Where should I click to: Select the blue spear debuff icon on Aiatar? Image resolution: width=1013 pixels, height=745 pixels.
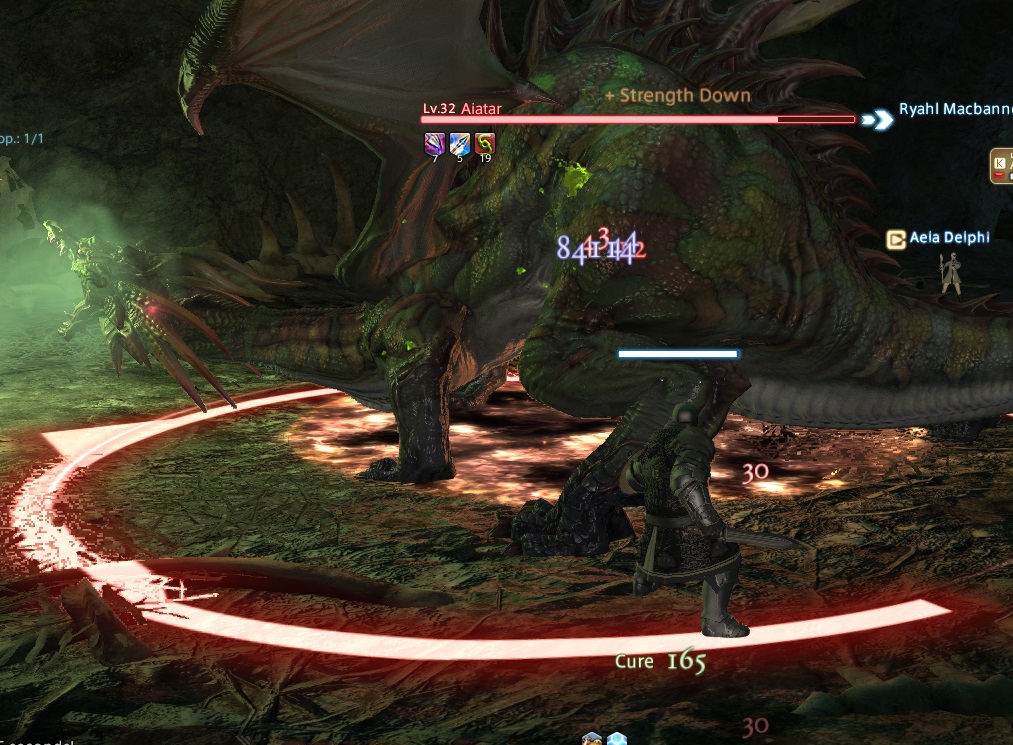tap(459, 143)
